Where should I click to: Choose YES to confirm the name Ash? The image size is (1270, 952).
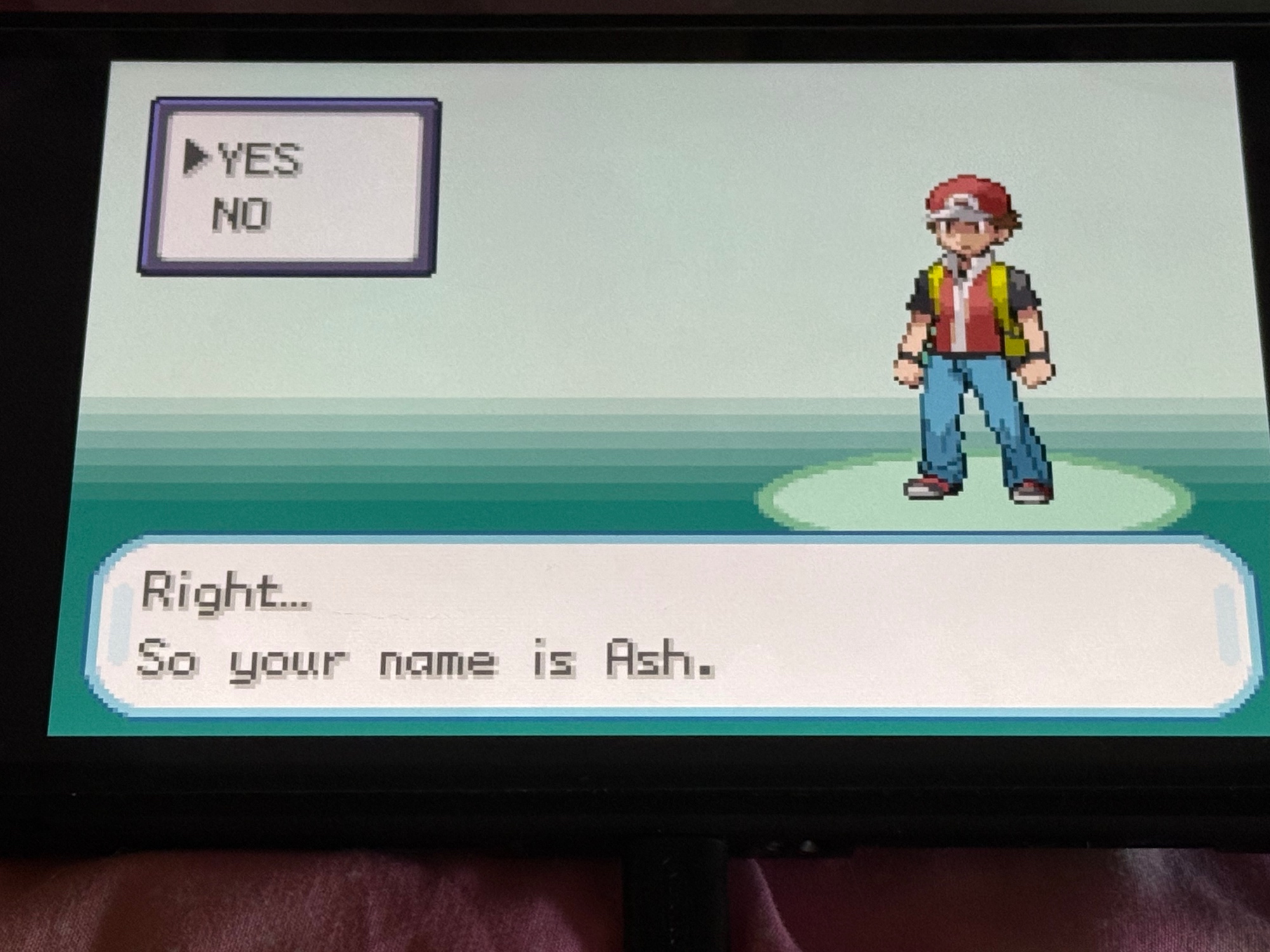tap(258, 159)
